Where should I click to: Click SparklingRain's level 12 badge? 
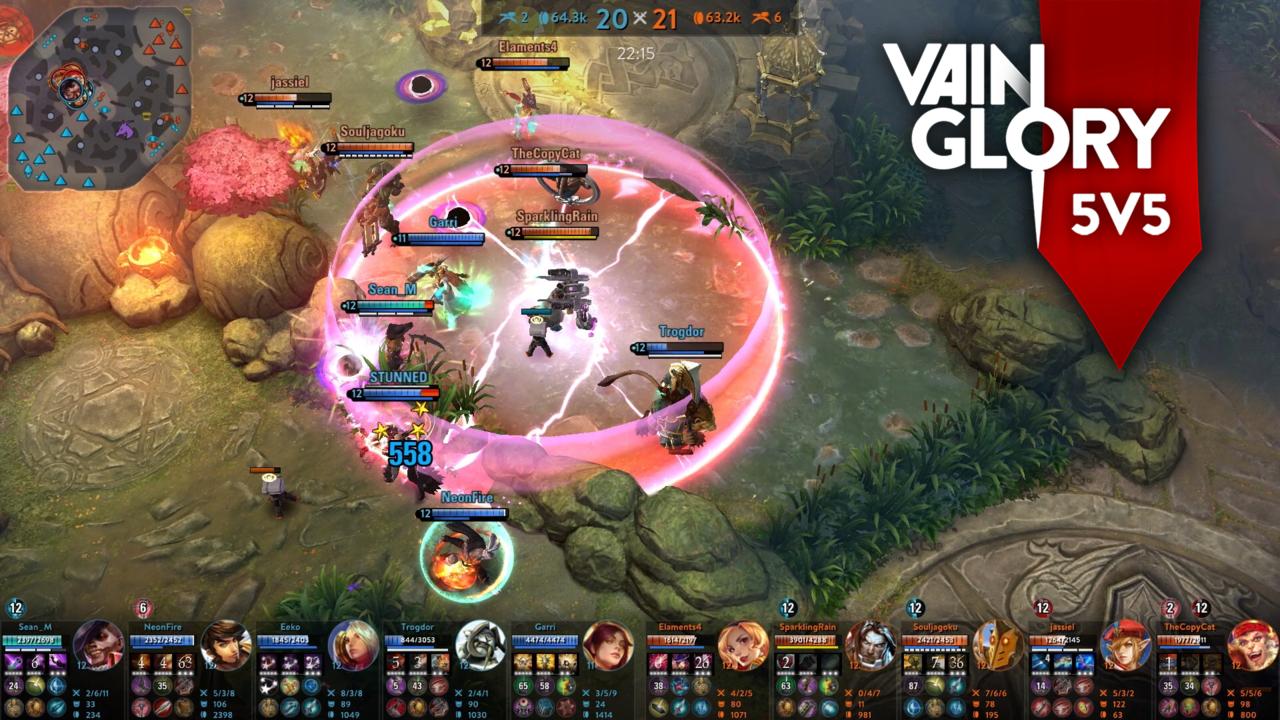point(786,607)
